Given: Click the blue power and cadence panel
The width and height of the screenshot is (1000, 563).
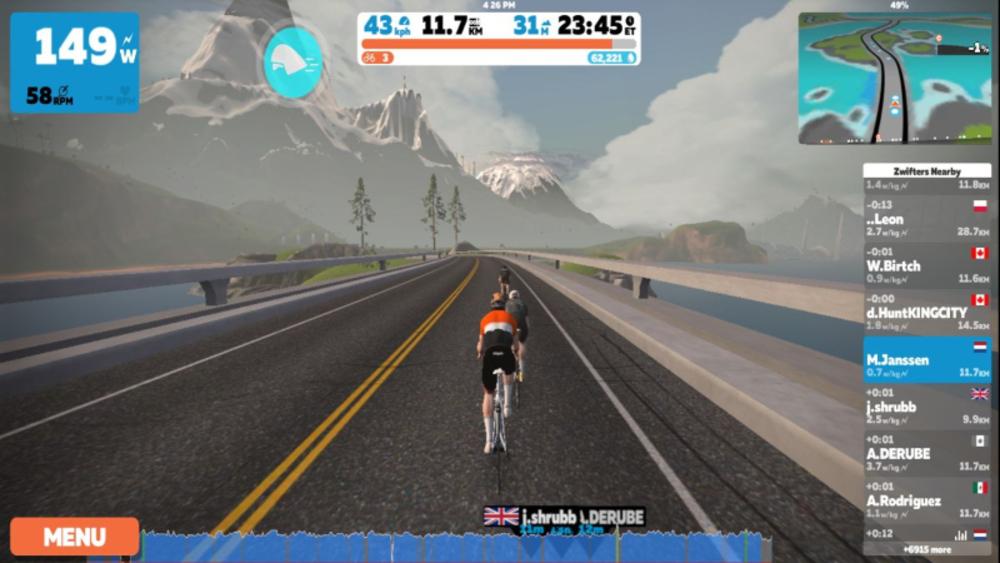Looking at the screenshot, I should [x=74, y=62].
